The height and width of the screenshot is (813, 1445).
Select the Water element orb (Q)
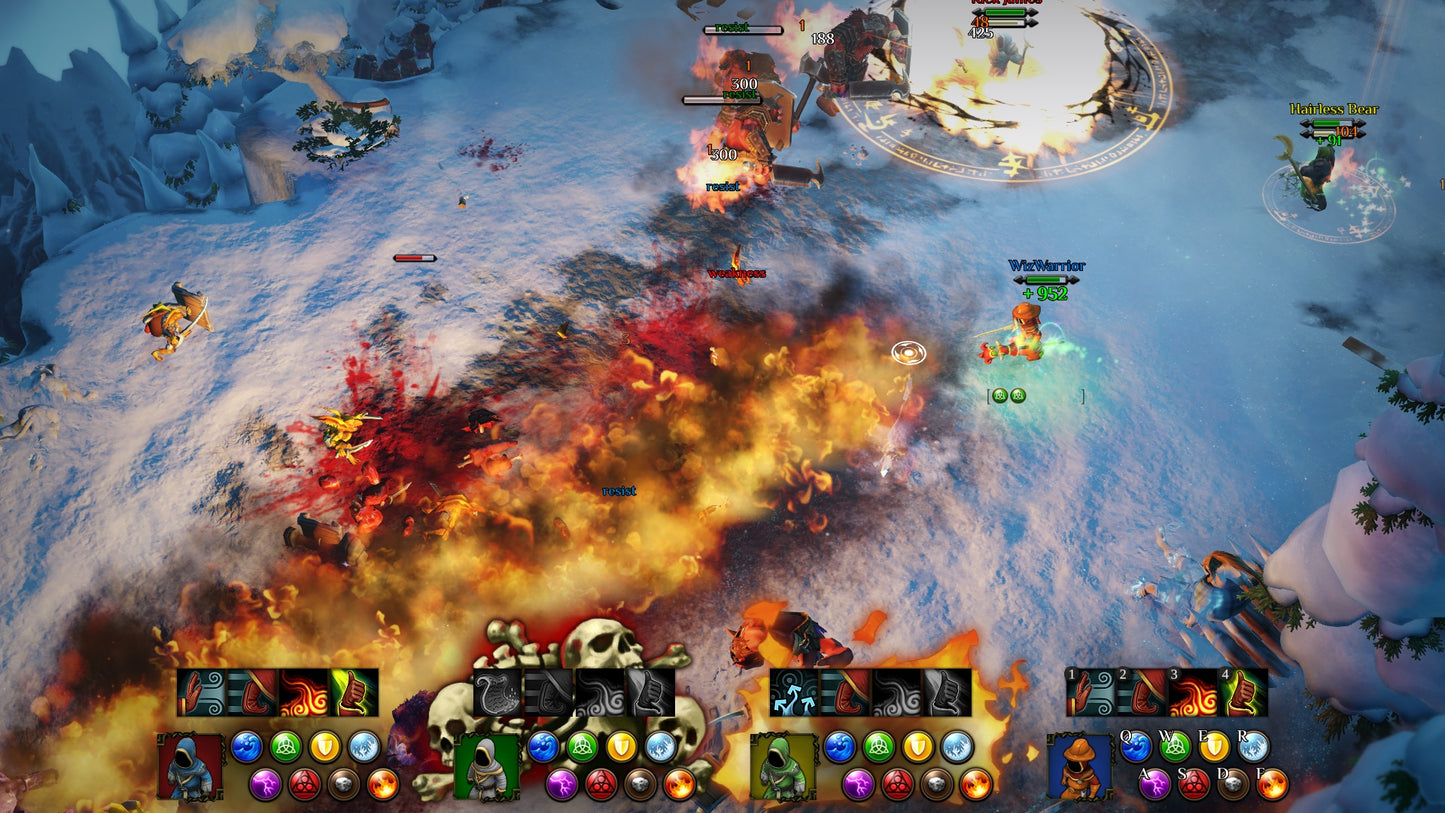(1138, 747)
